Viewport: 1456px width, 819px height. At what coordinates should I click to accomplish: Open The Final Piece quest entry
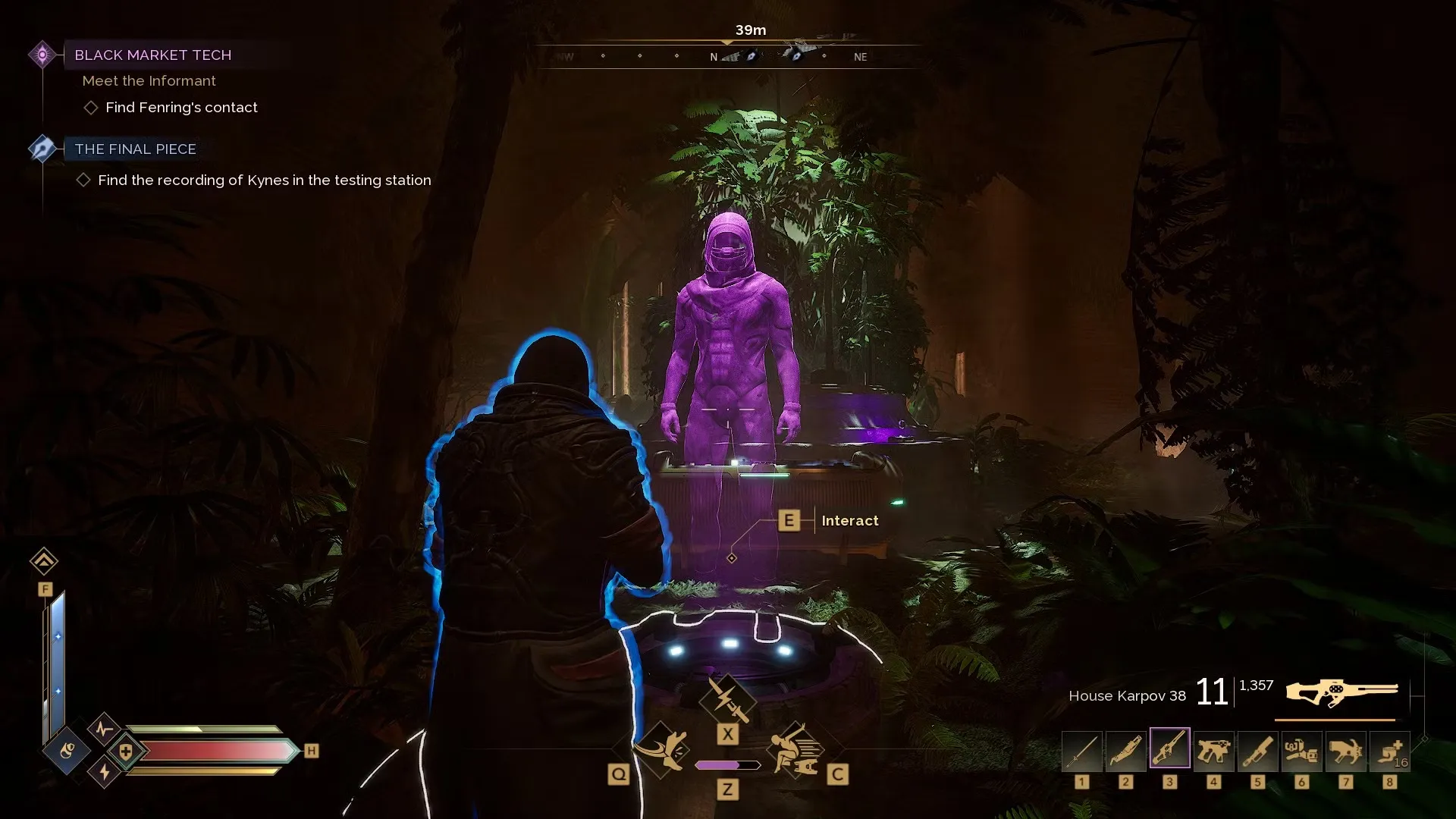point(135,149)
